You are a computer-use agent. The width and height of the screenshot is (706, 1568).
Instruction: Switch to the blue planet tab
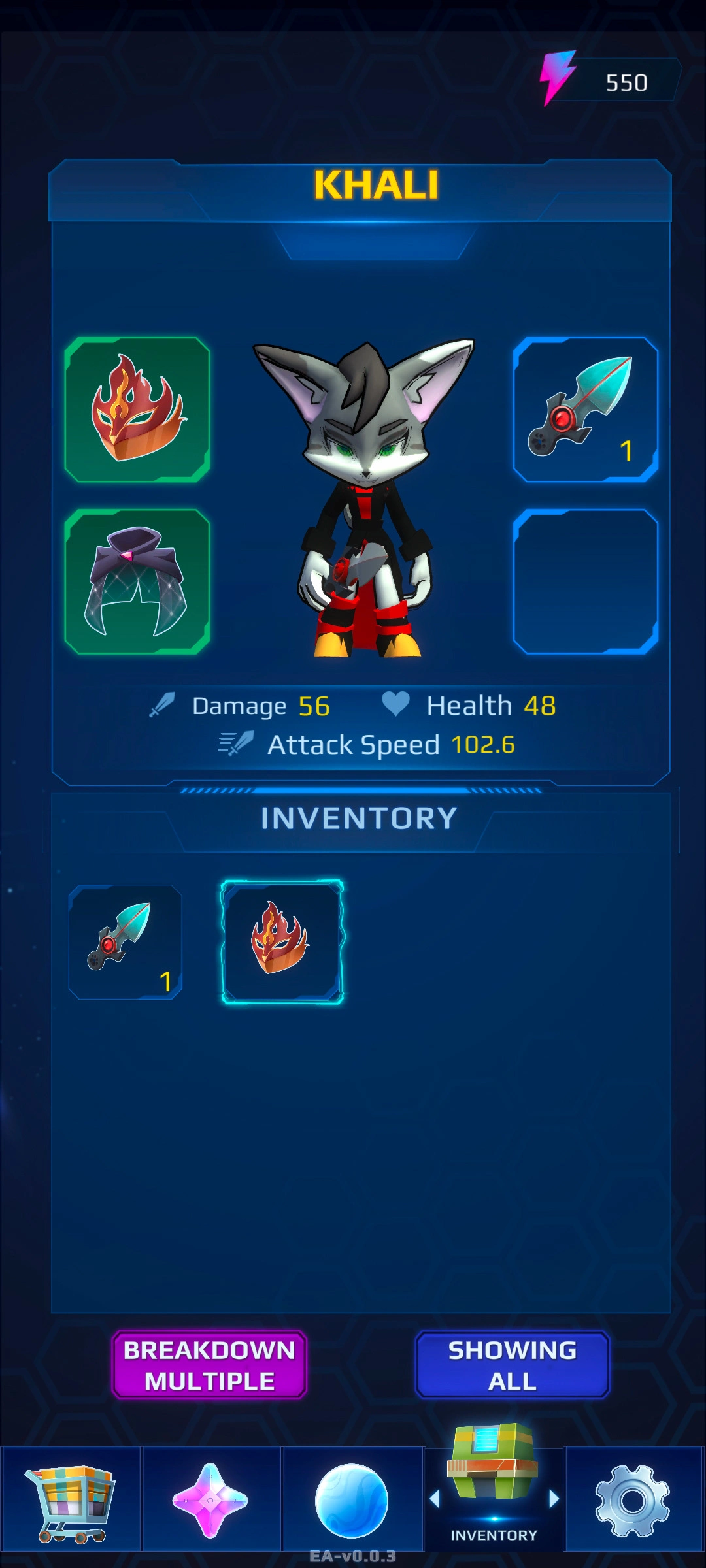point(352,1501)
